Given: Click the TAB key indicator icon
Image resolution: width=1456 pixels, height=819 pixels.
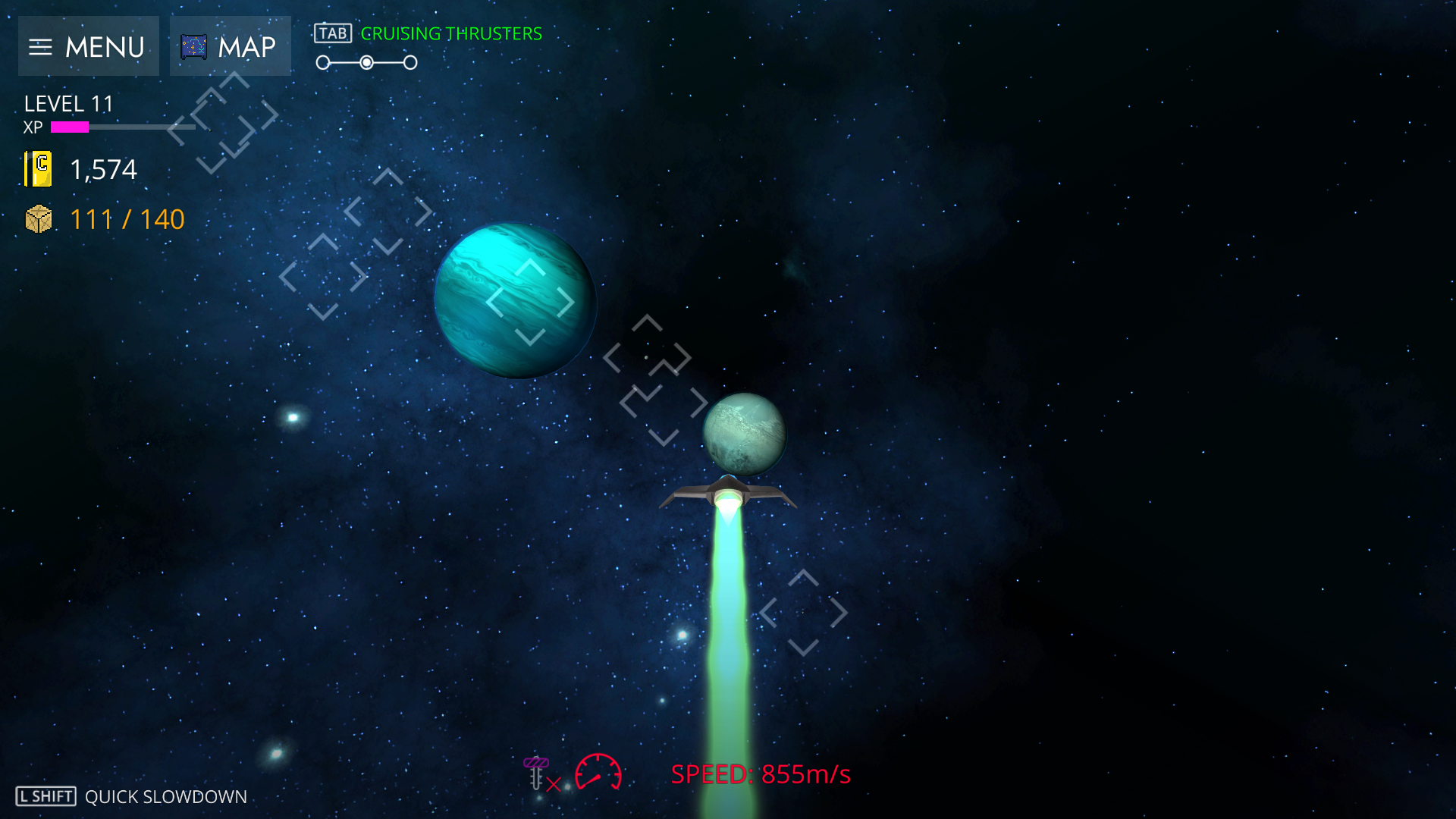Looking at the screenshot, I should [334, 33].
